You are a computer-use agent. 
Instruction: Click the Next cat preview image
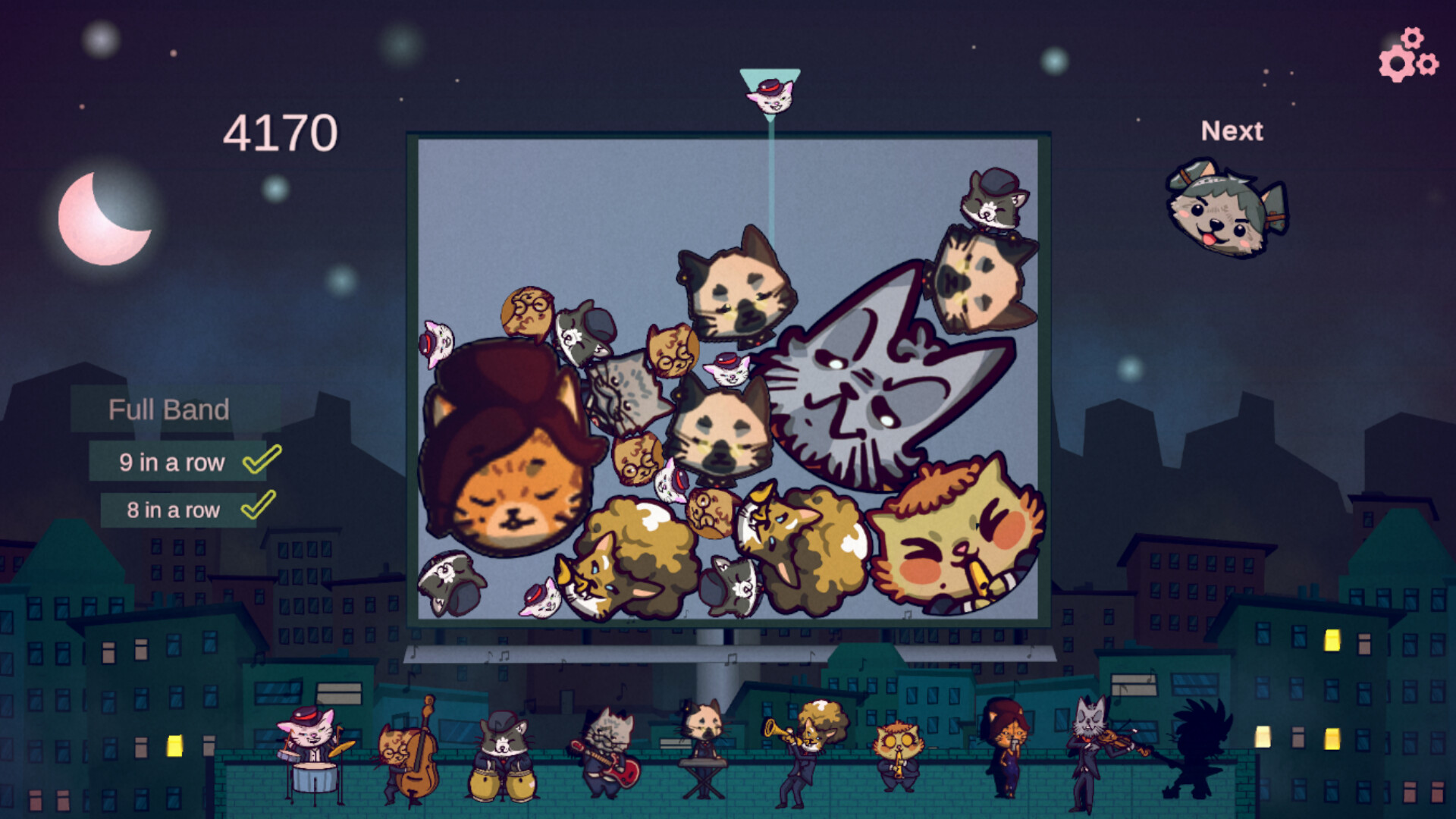pos(1226,210)
